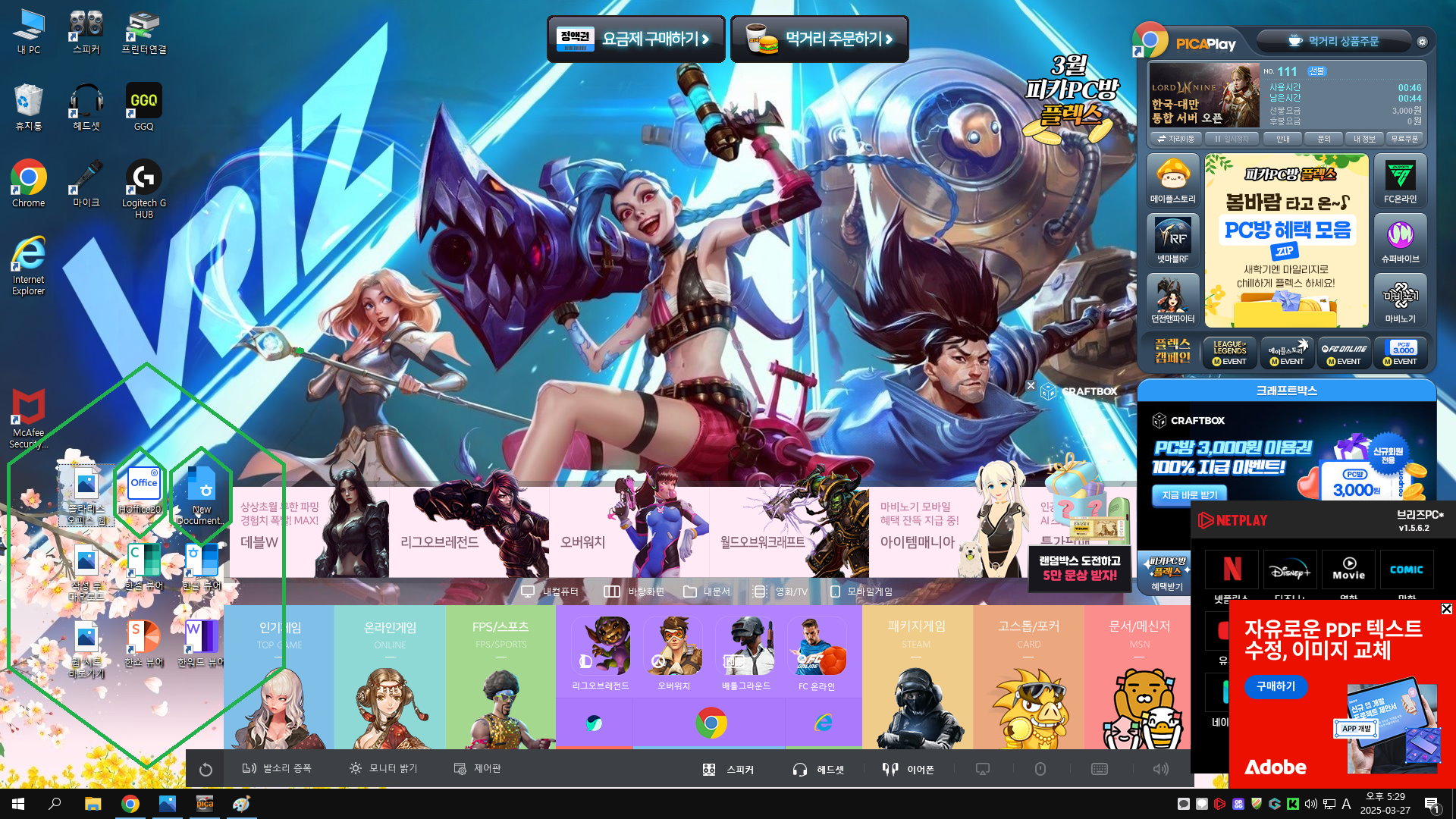The height and width of the screenshot is (819, 1456).
Task: Launch 메이플스토리 from the PICAPlay panel
Action: coord(1172,180)
